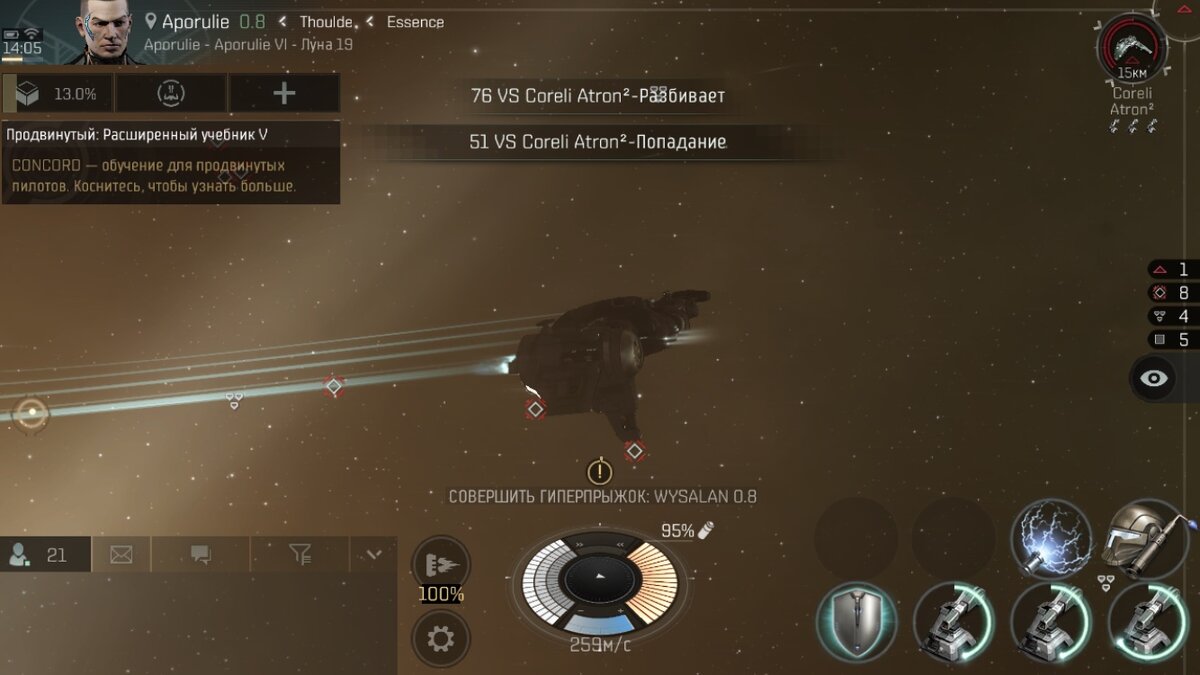Open the advanced tutorial V tracker
Image resolution: width=1200 pixels, height=675 pixels.
170,162
